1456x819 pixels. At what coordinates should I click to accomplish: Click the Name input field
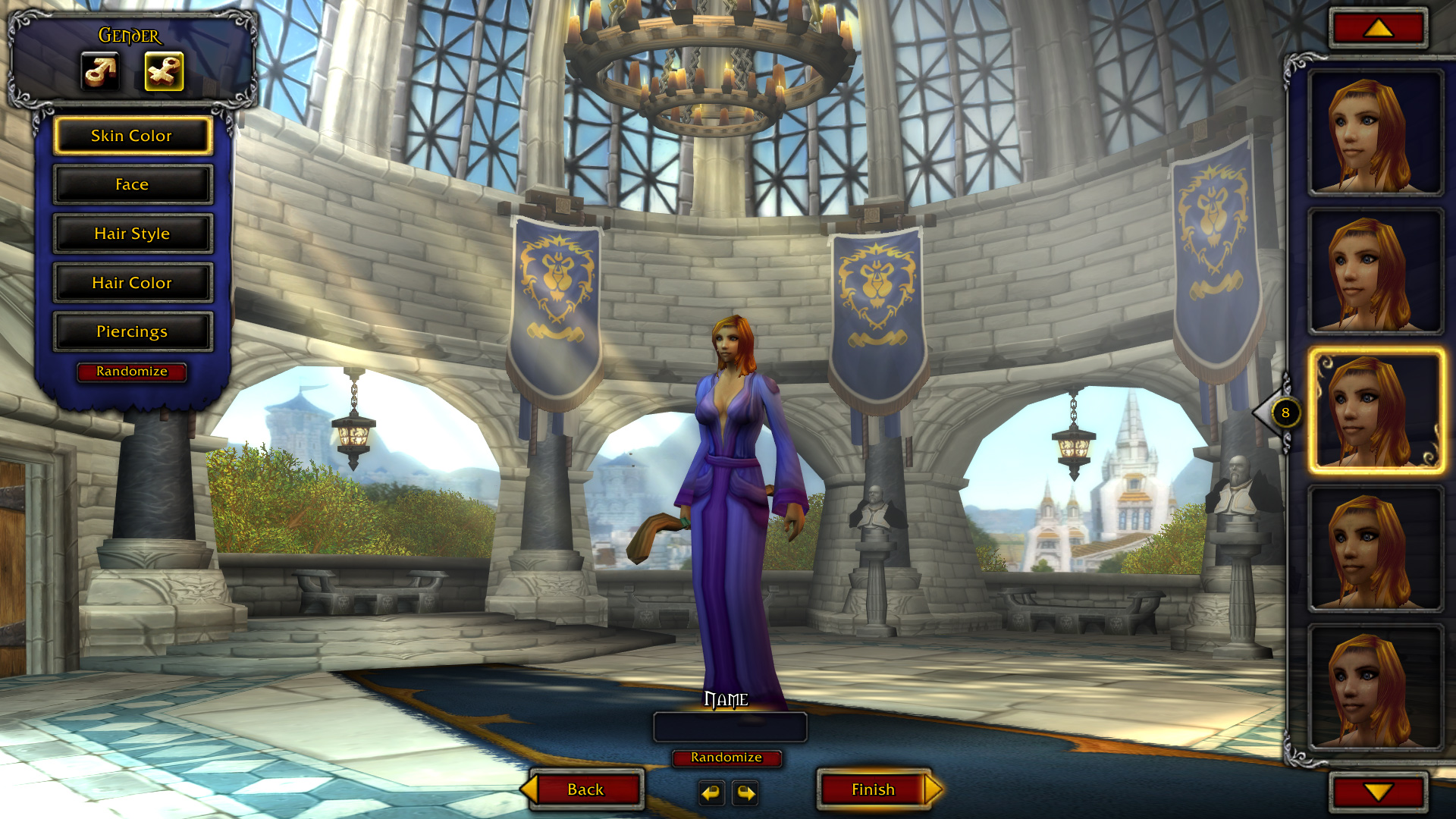click(x=730, y=727)
